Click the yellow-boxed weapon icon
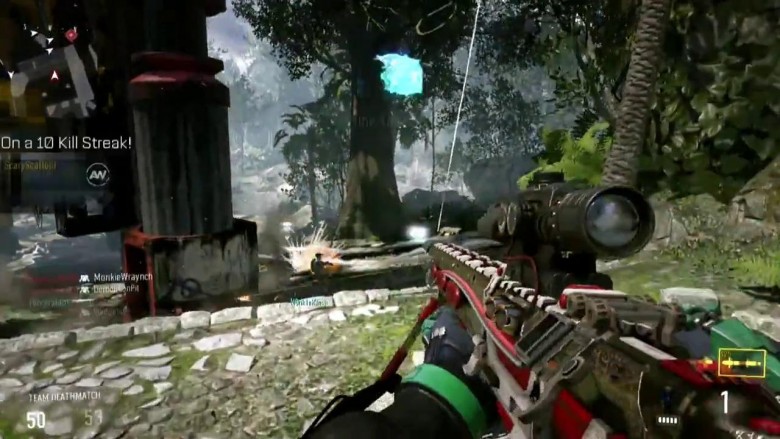The height and width of the screenshot is (439, 780). (741, 362)
